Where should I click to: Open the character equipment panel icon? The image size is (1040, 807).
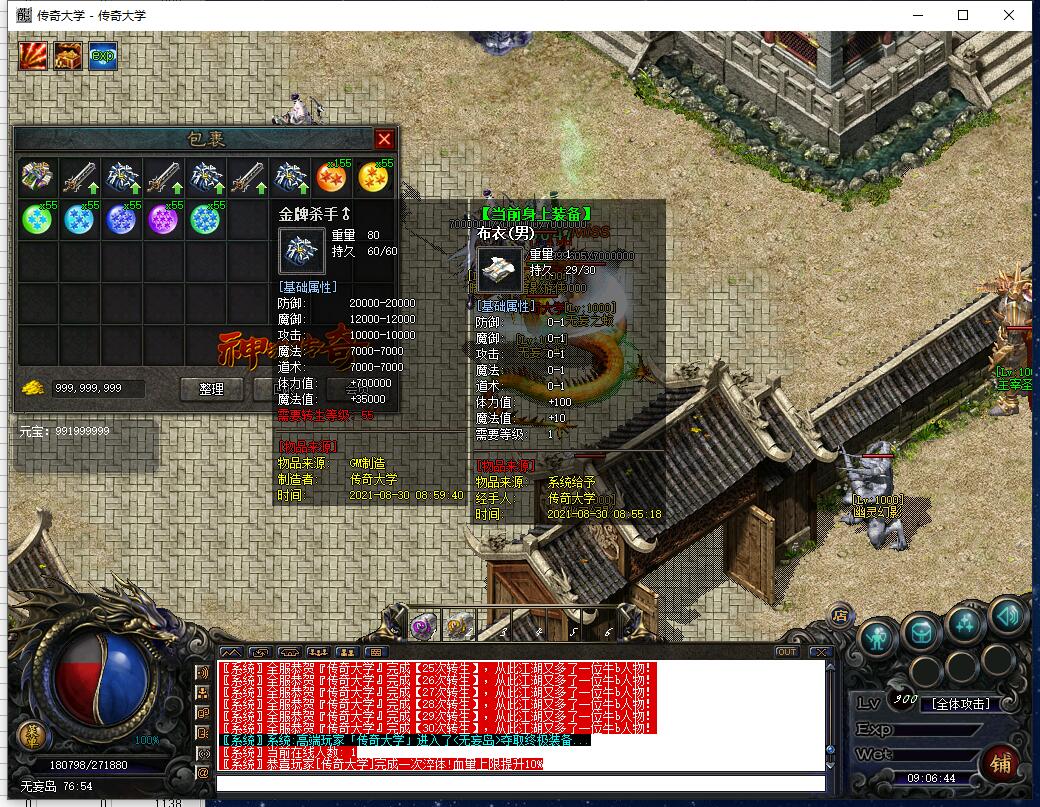(x=878, y=635)
